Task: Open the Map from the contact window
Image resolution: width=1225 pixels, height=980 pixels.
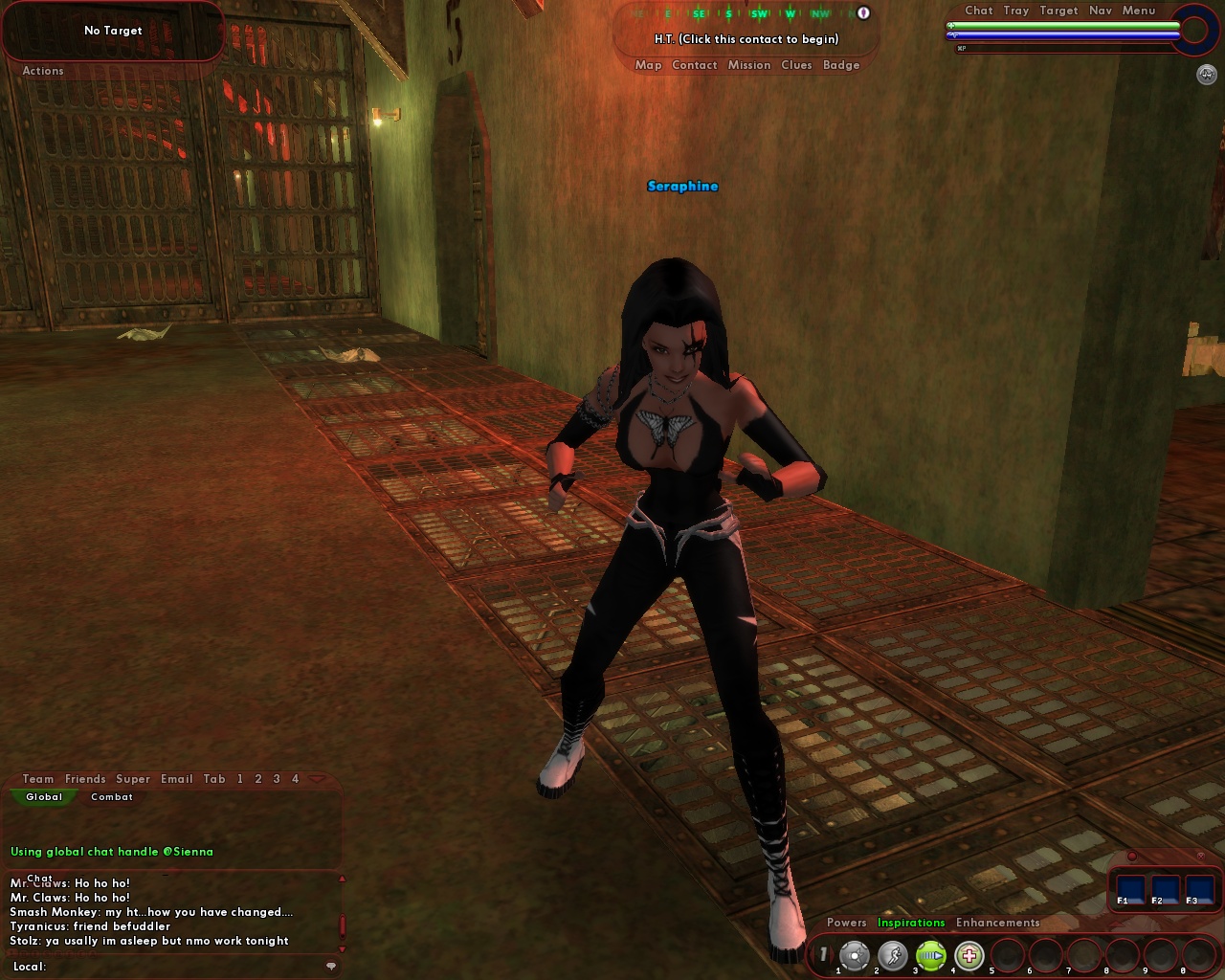Action: pos(649,65)
